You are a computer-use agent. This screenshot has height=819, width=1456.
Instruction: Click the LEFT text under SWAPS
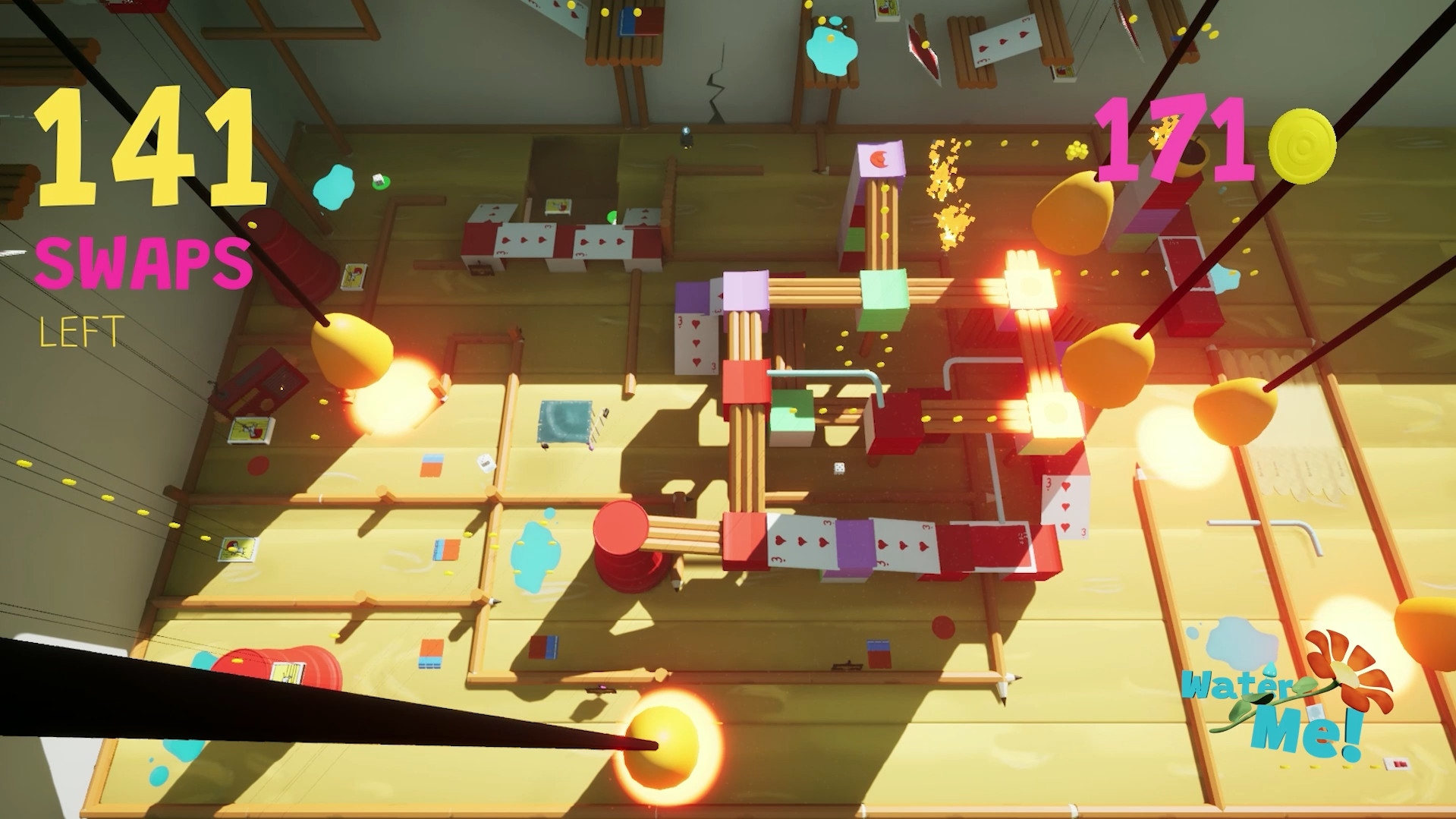point(80,330)
